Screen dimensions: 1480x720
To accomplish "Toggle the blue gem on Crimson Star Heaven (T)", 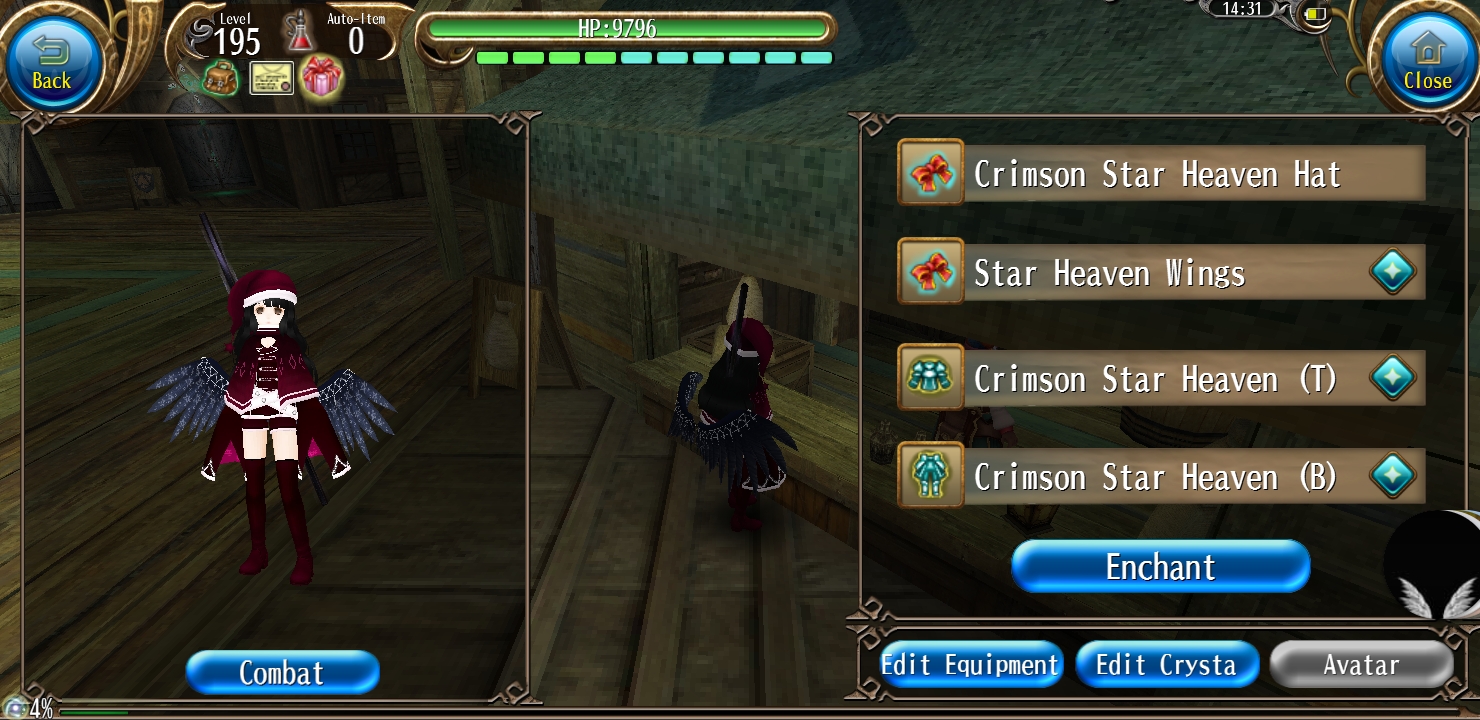I will (1393, 377).
